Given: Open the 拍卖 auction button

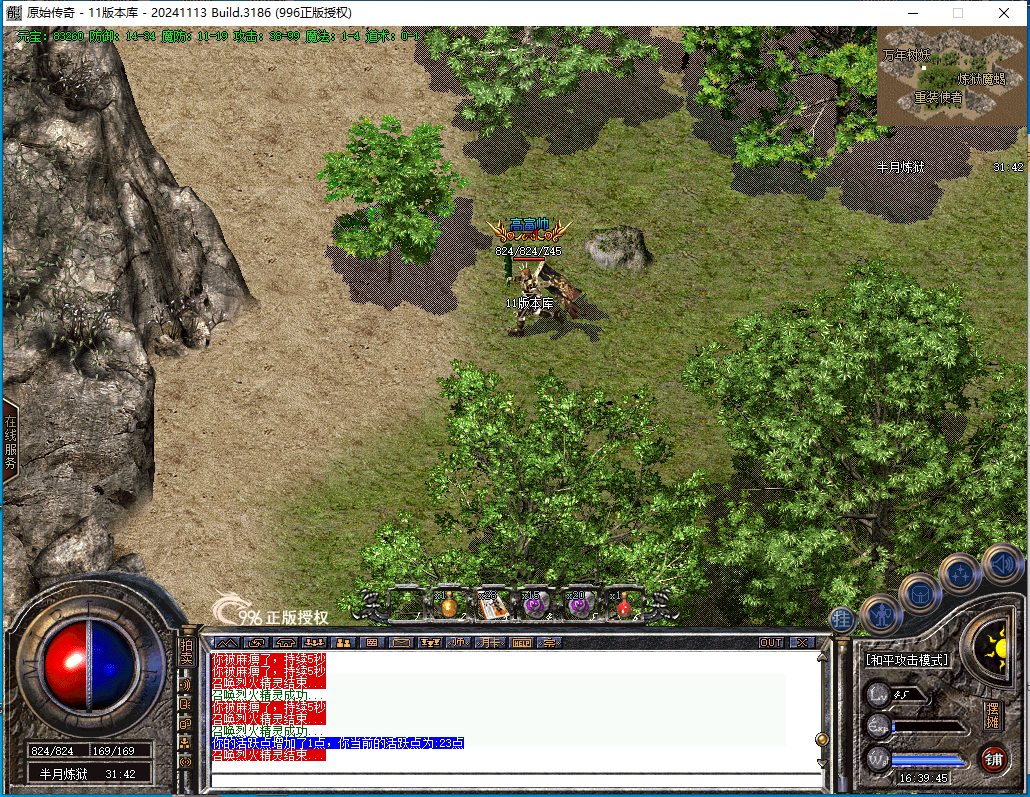Looking at the screenshot, I should tap(186, 652).
